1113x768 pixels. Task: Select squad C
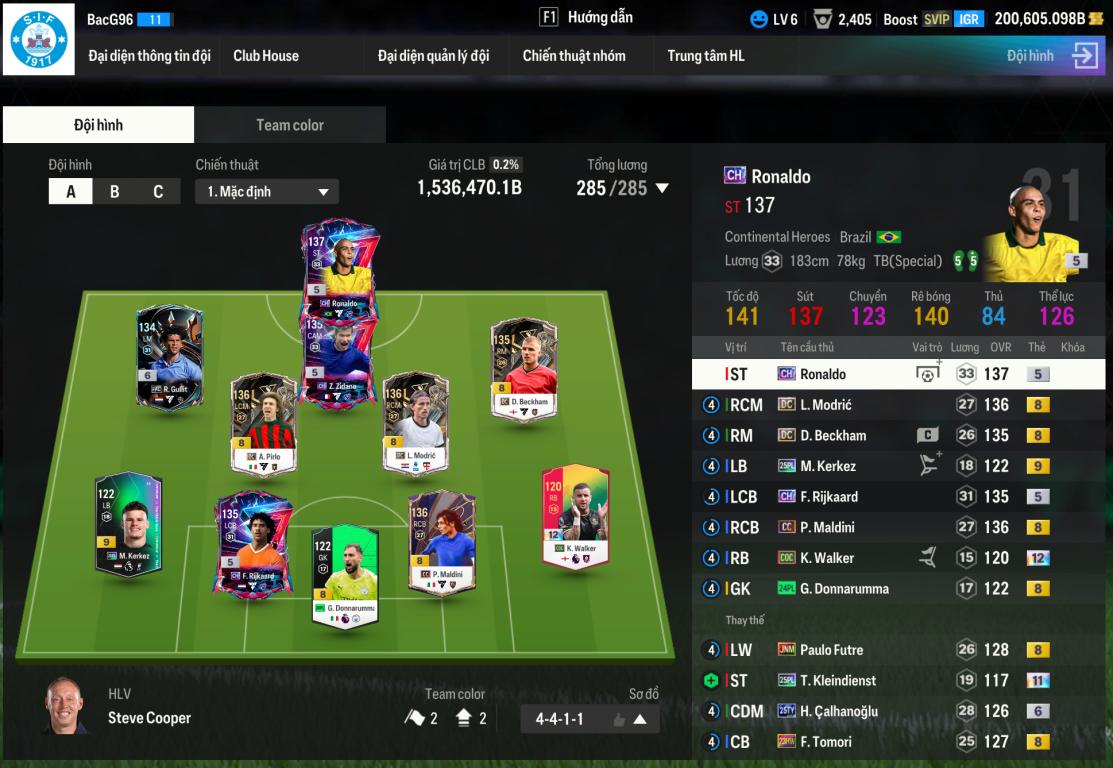click(x=158, y=191)
